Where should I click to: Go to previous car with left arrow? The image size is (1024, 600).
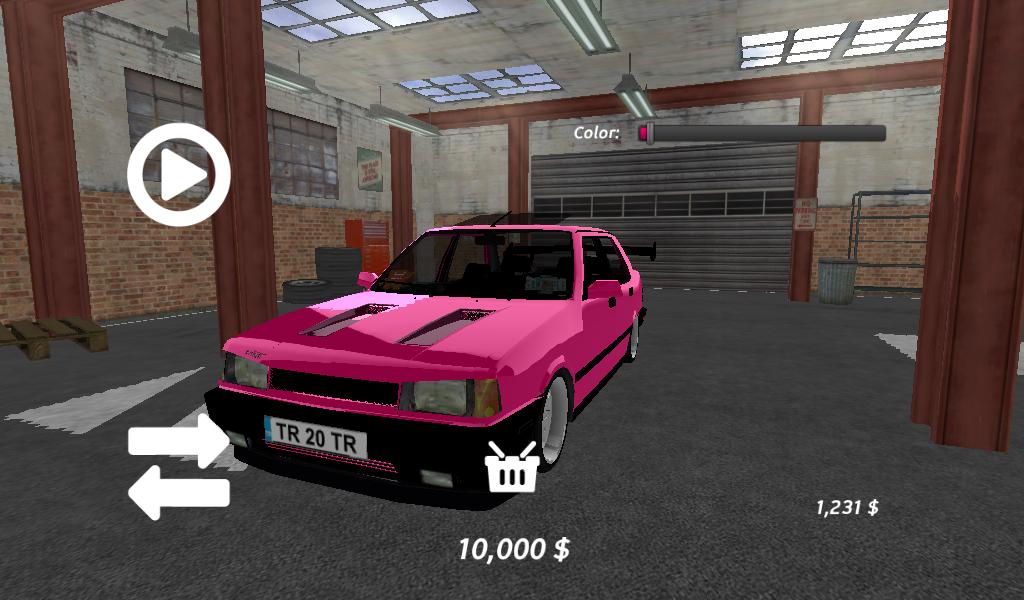tap(179, 494)
